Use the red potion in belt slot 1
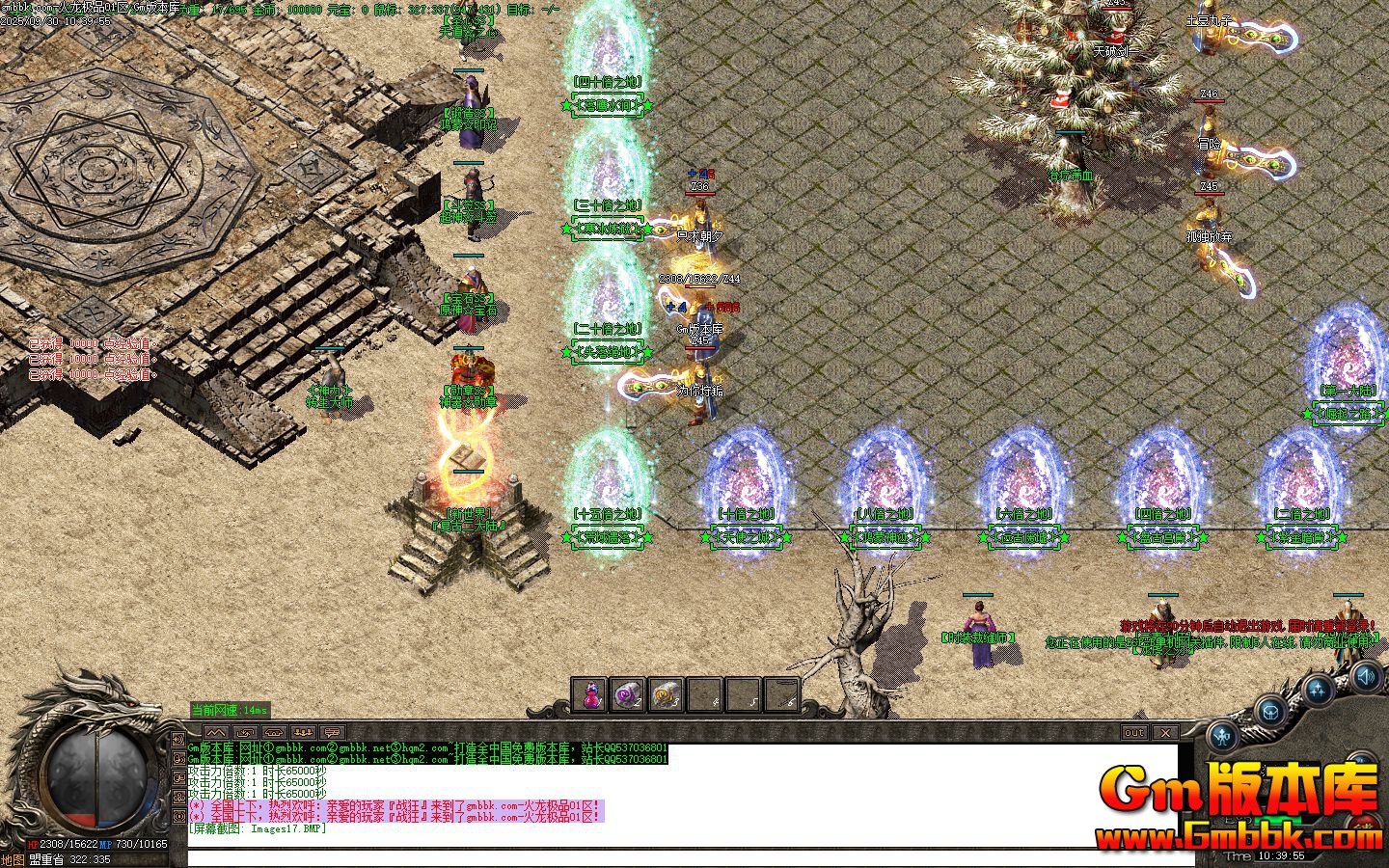 coord(590,694)
